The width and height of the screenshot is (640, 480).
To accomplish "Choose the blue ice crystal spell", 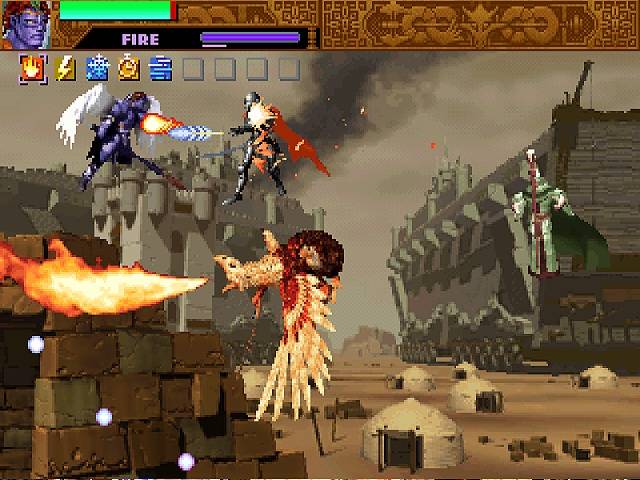I will [x=97, y=68].
